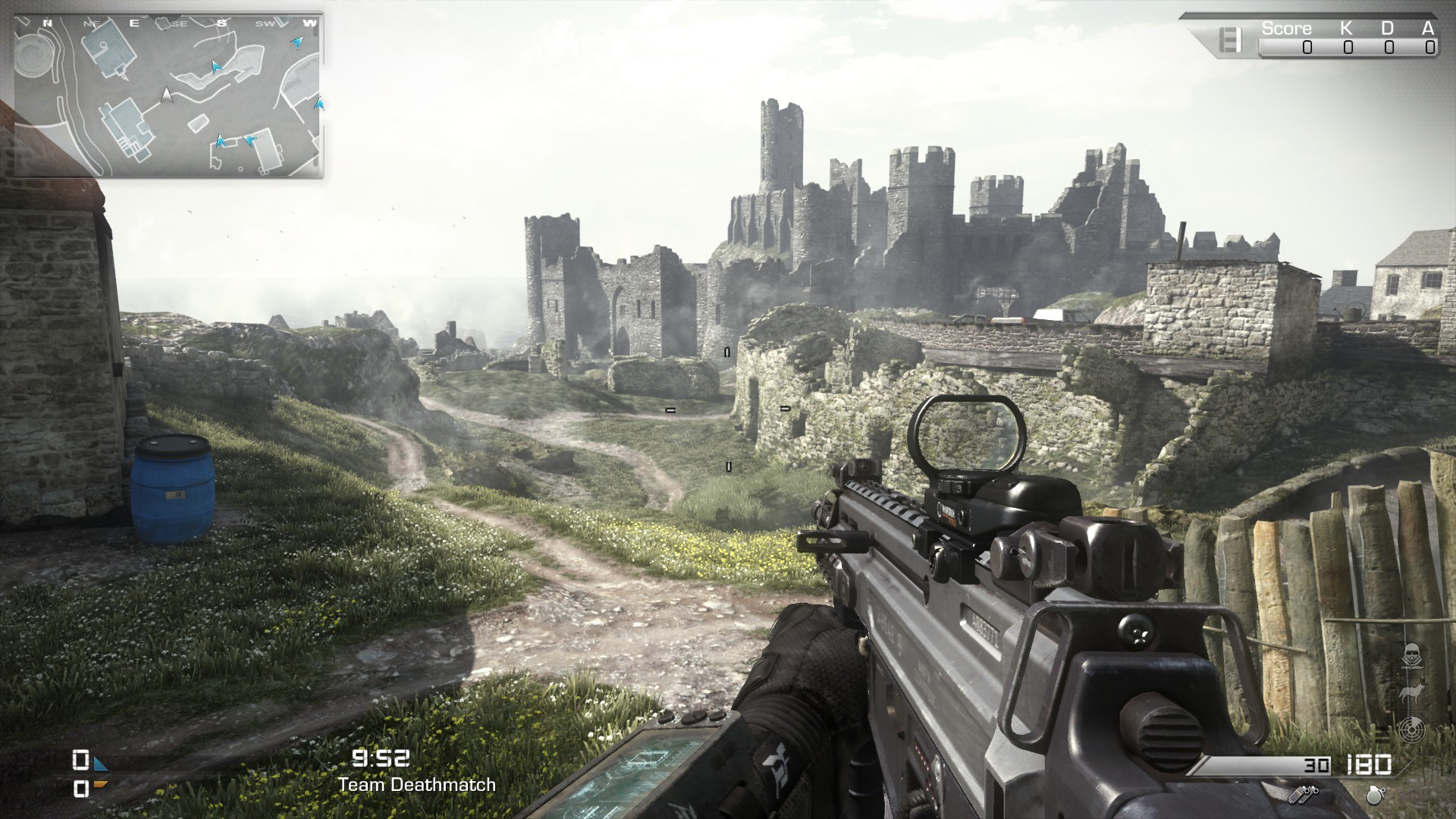1456x819 pixels.
Task: Click the K column header in scoreboard
Action: pos(1345,27)
